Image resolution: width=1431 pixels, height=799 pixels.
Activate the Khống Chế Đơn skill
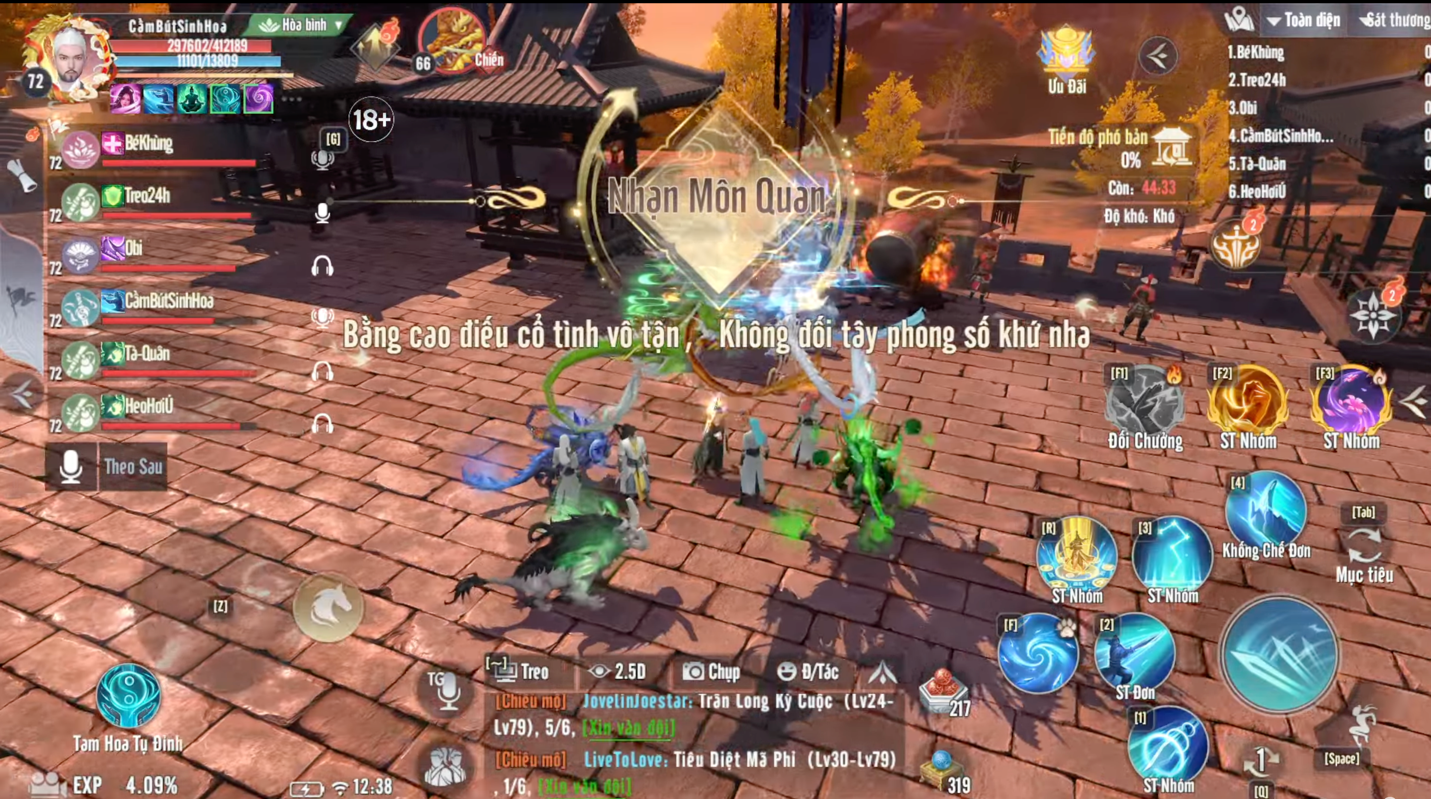coord(1266,511)
